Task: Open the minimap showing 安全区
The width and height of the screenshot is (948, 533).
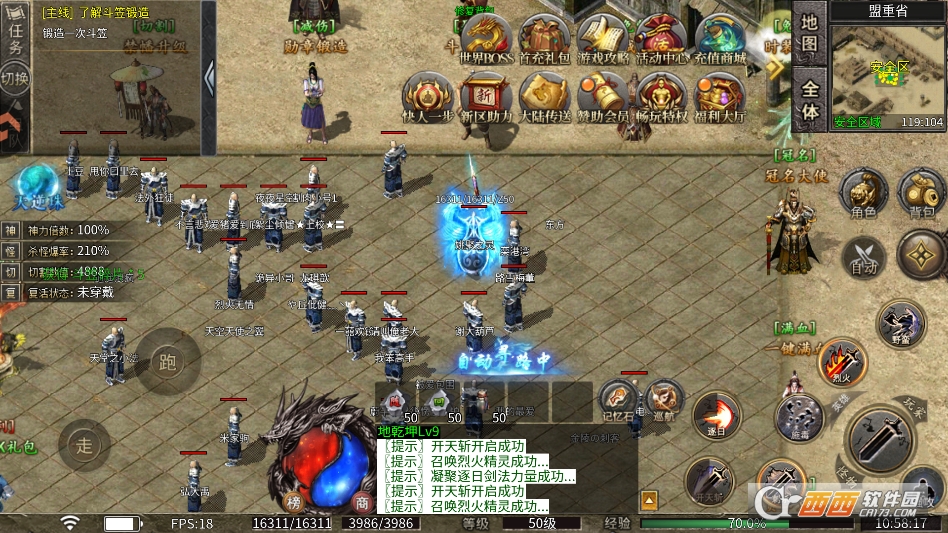Action: (886, 69)
